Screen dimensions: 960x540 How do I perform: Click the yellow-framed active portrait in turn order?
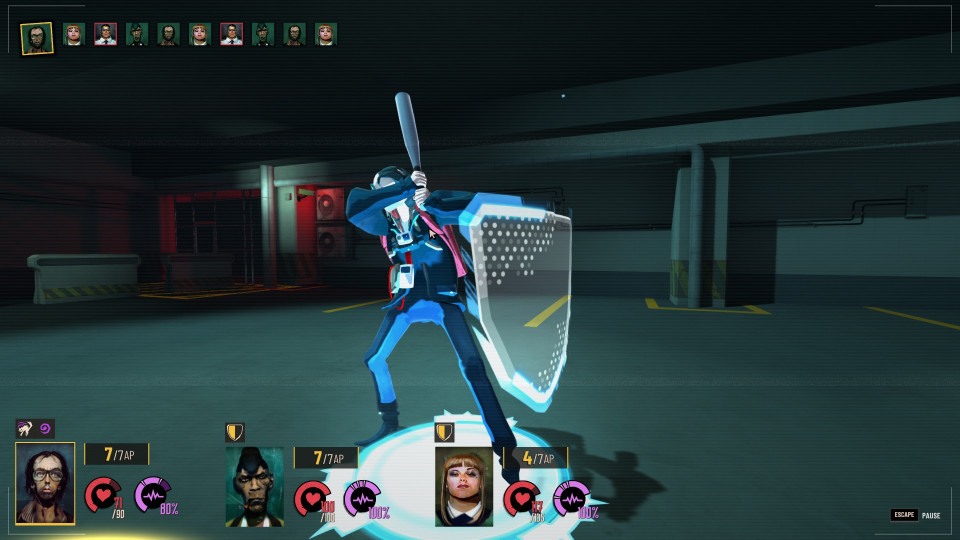point(37,37)
